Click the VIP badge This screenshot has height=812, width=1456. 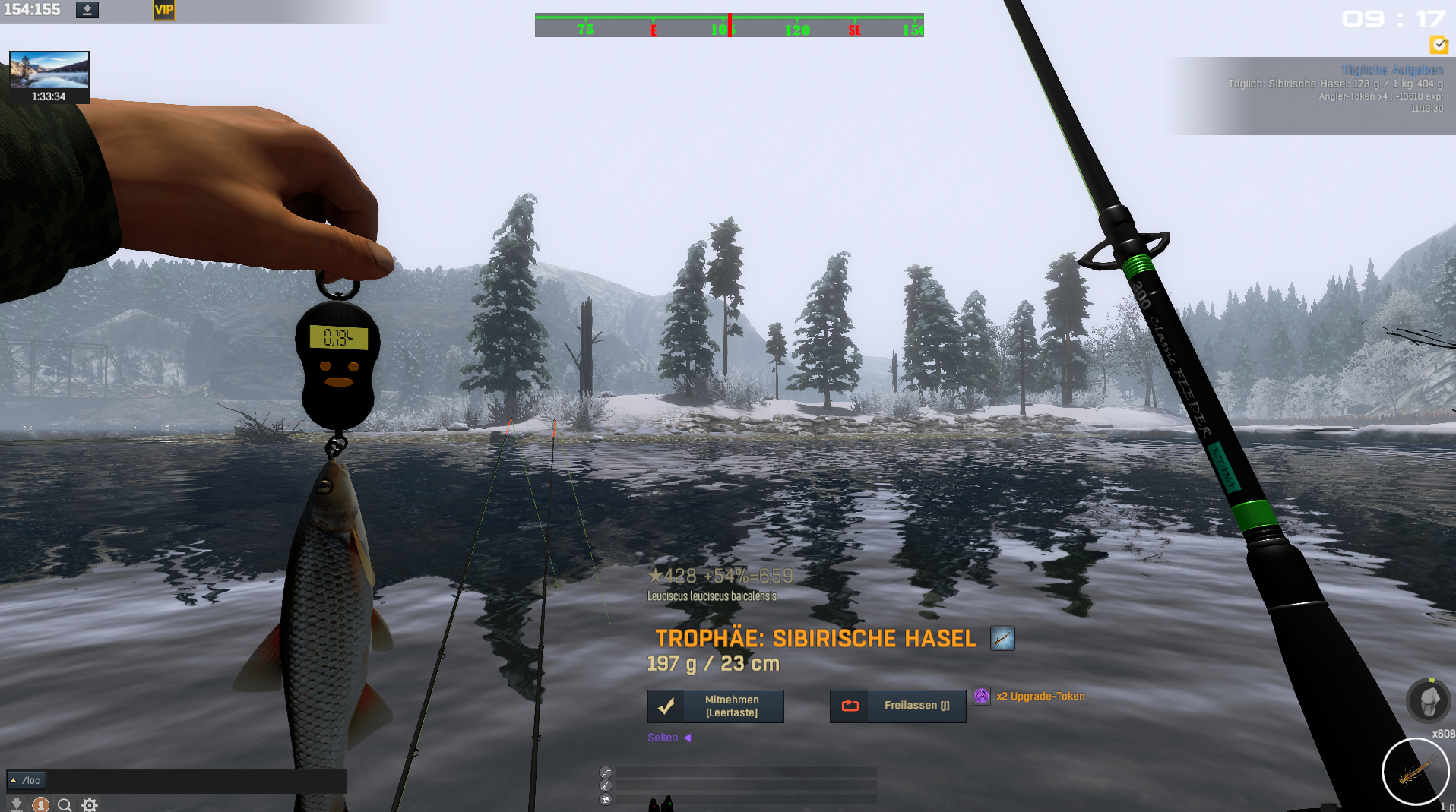[163, 10]
